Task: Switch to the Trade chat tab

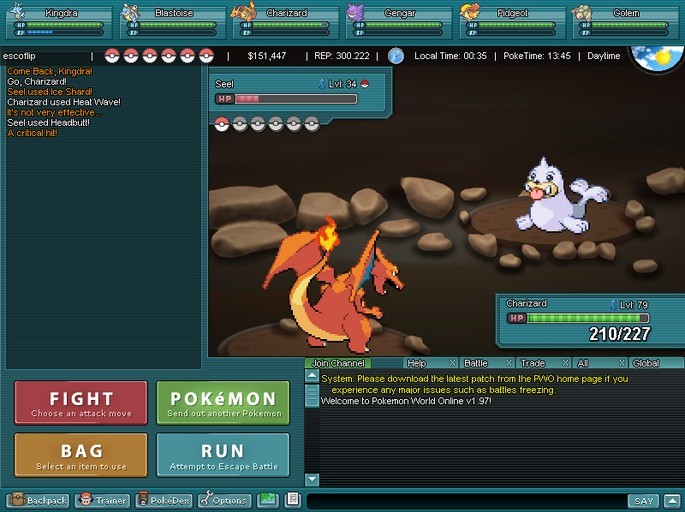Action: click(x=532, y=363)
